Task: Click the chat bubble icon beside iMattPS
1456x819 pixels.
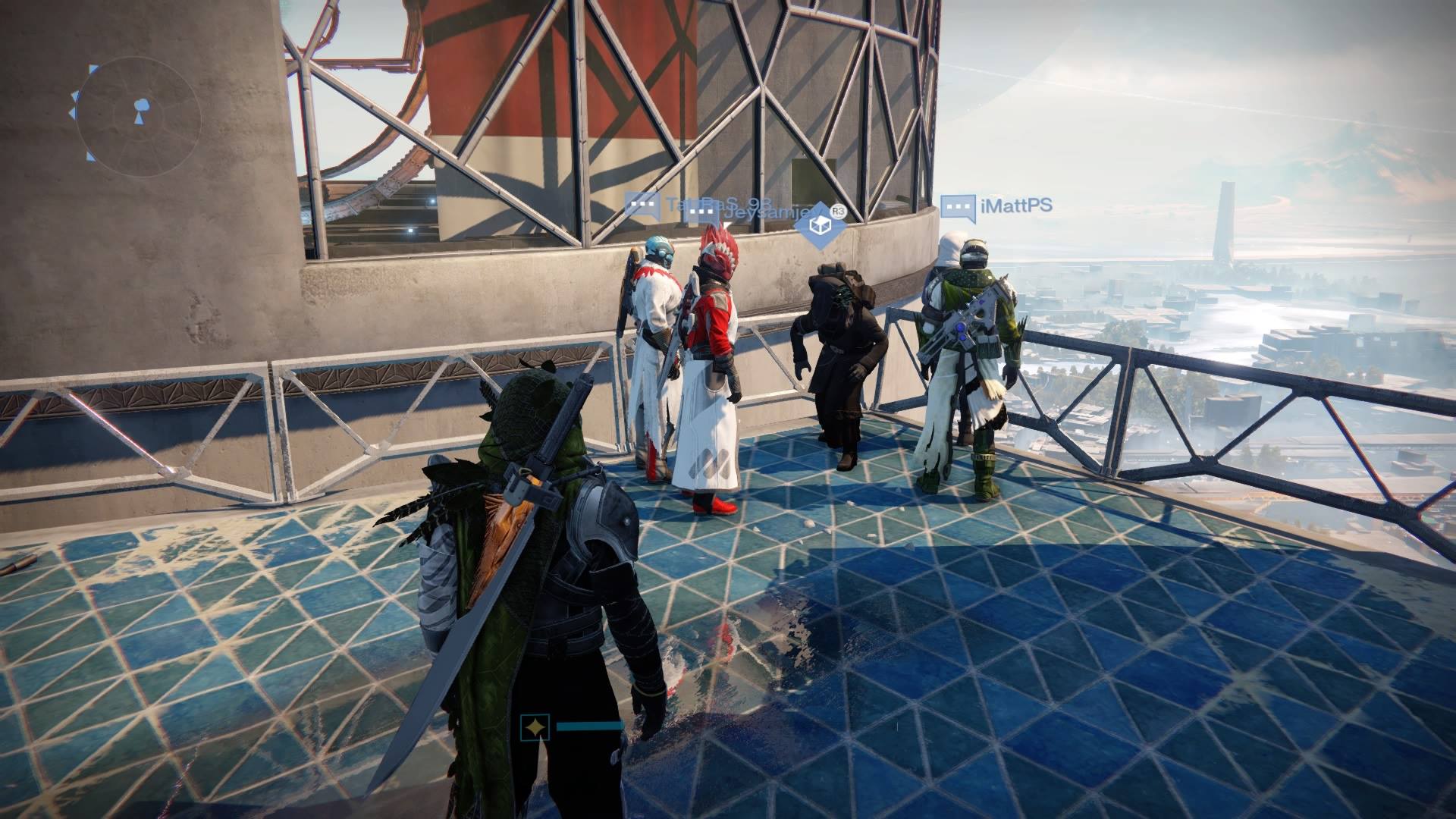Action: point(959,206)
